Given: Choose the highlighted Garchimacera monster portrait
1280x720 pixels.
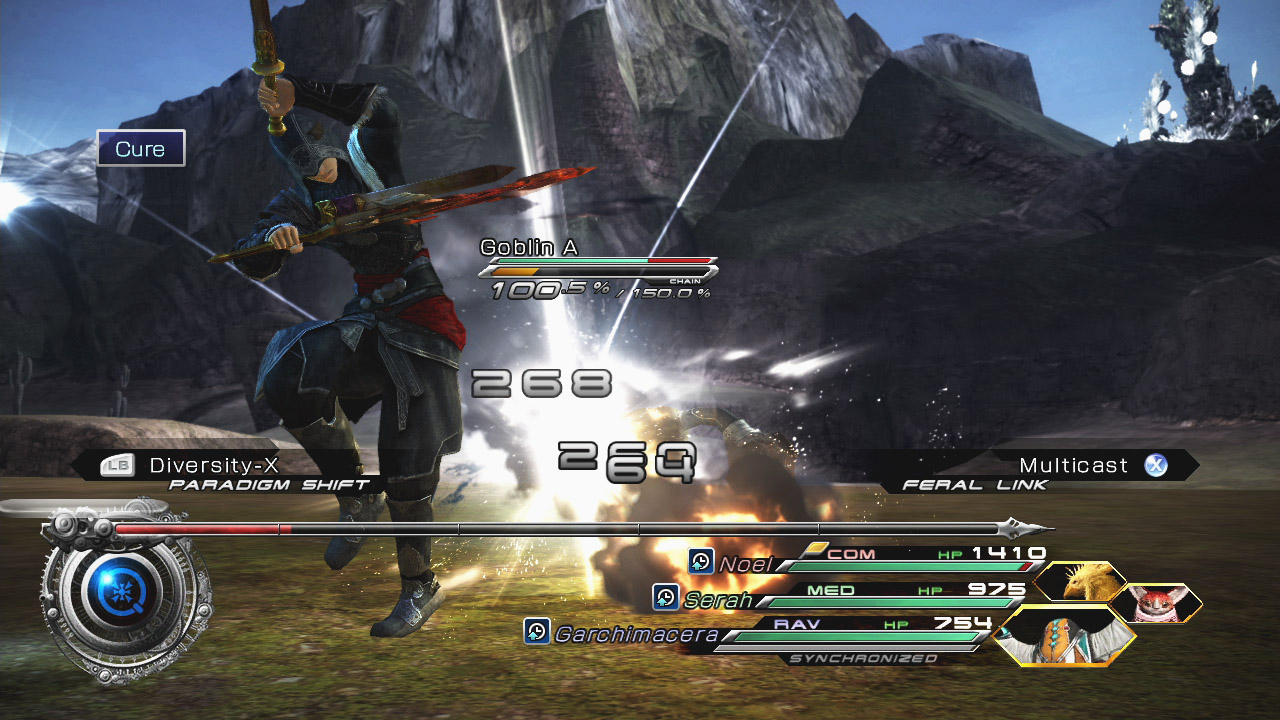Looking at the screenshot, I should pos(1066,636).
